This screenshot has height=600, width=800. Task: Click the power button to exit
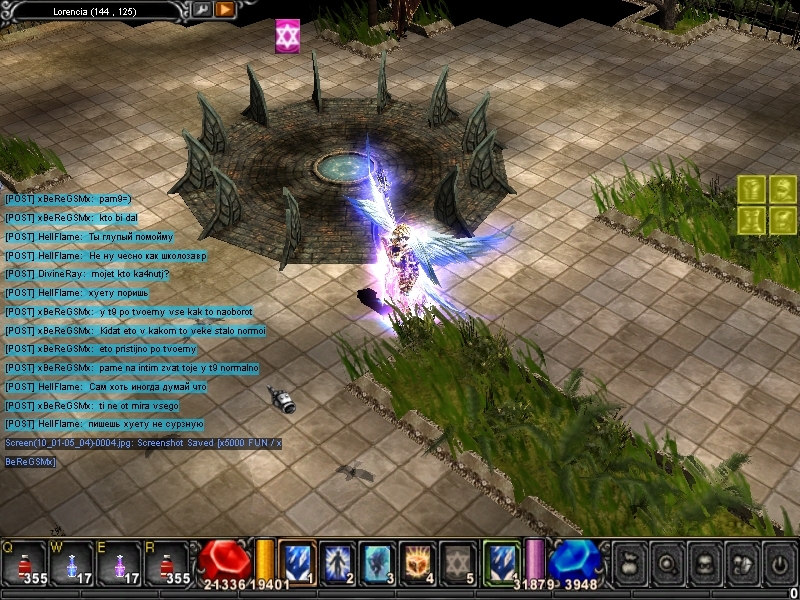(x=778, y=562)
